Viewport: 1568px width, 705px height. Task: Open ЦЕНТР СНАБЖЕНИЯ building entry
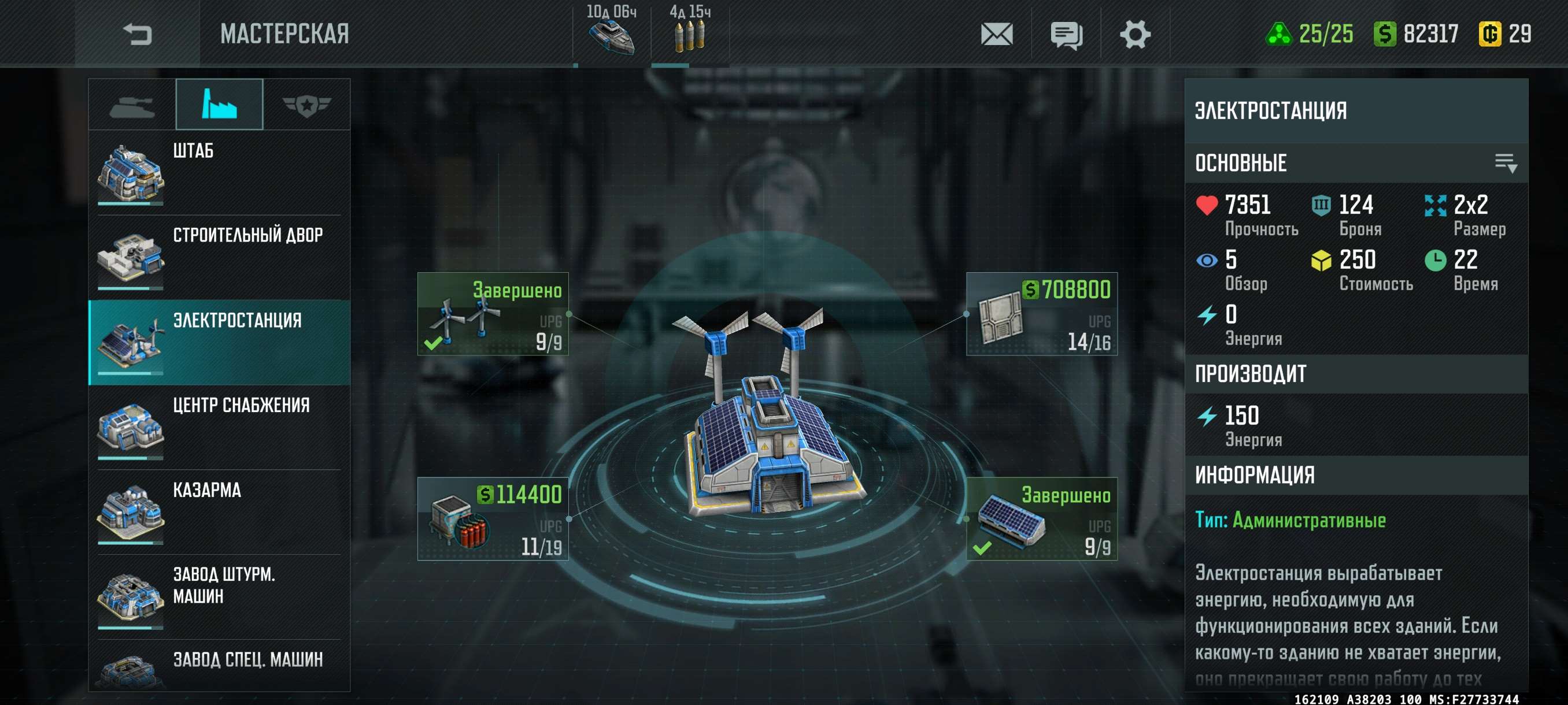point(219,427)
